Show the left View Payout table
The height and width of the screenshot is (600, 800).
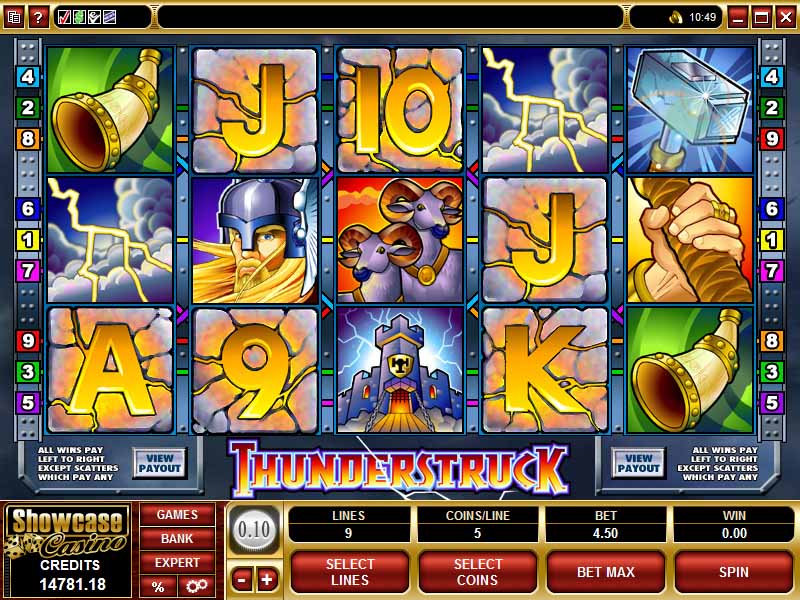click(x=160, y=462)
